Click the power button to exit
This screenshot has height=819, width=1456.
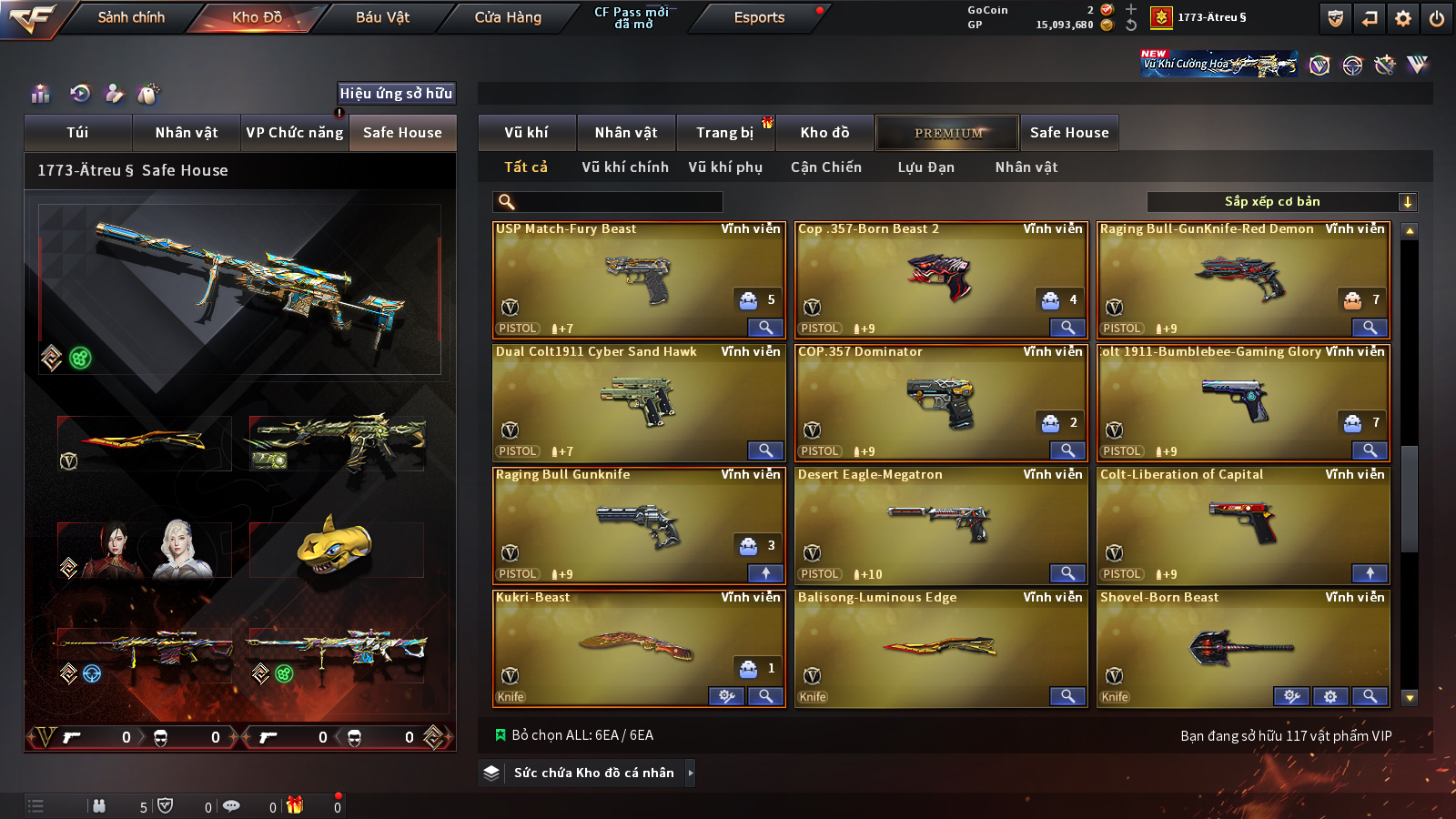1437,18
